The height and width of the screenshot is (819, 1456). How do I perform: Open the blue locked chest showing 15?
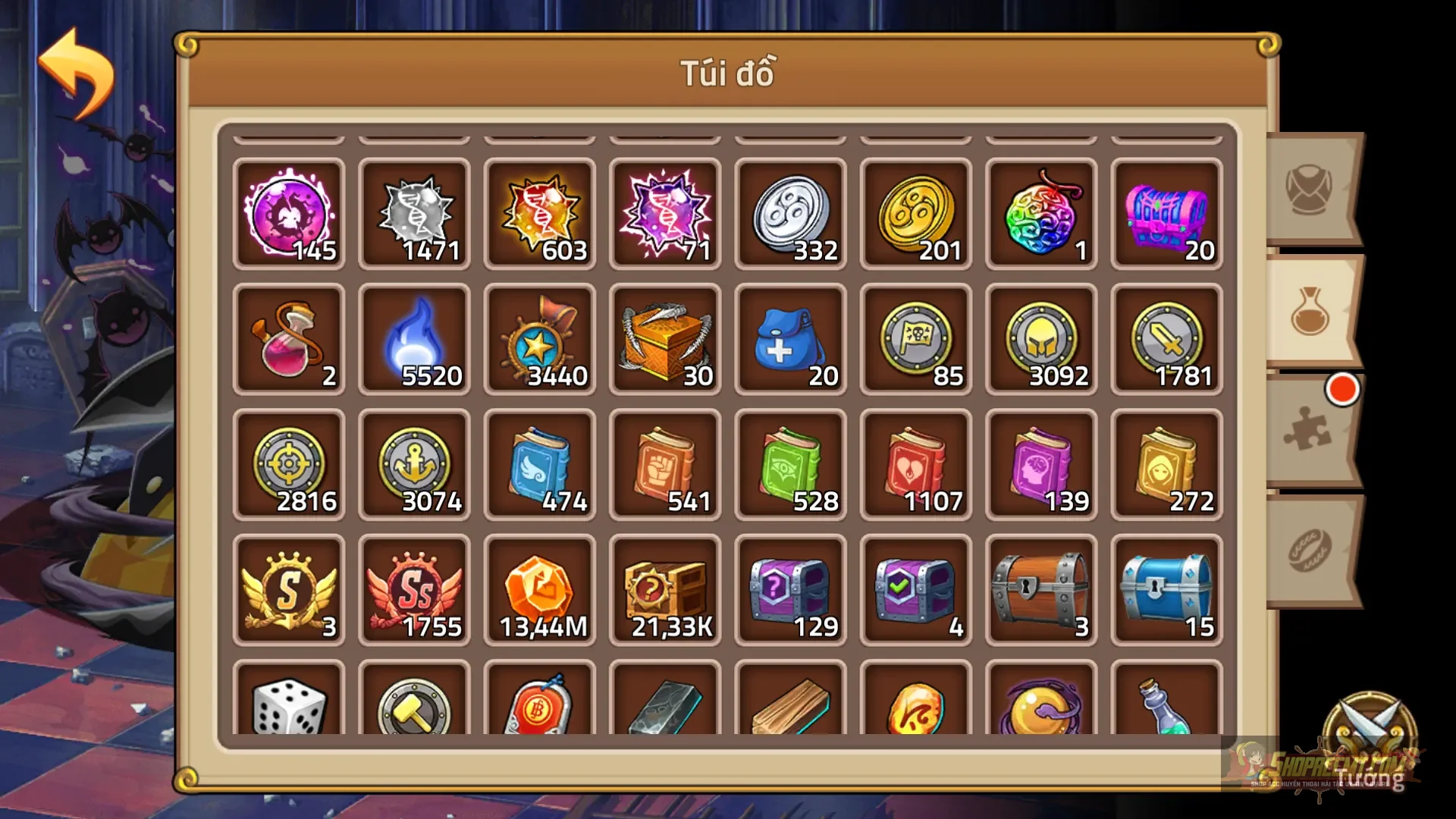tap(1166, 590)
